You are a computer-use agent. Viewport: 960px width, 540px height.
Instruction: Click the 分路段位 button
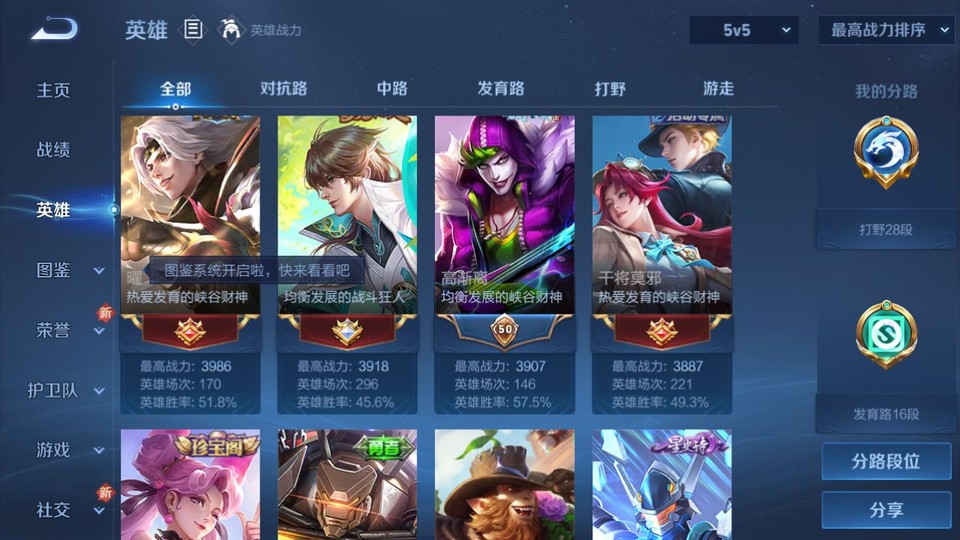(886, 462)
